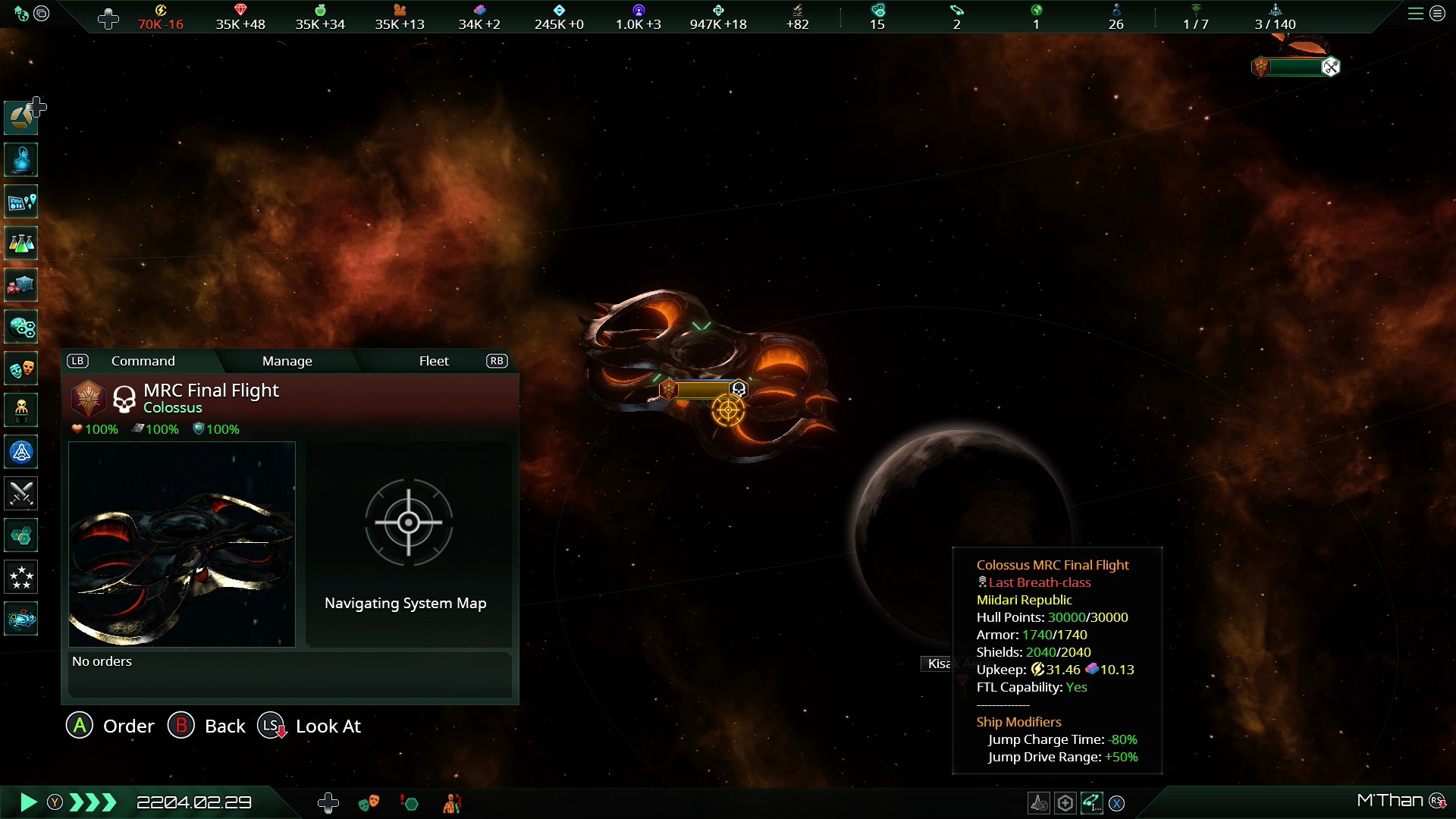
Task: Open the hamburger menu icon
Action: [1415, 14]
